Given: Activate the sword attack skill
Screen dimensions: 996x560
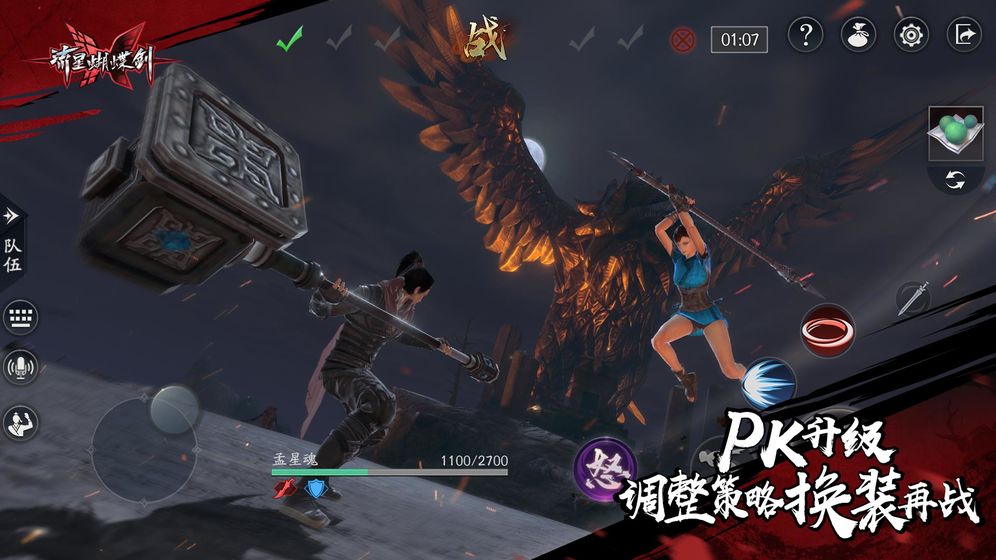Looking at the screenshot, I should coord(912,299).
